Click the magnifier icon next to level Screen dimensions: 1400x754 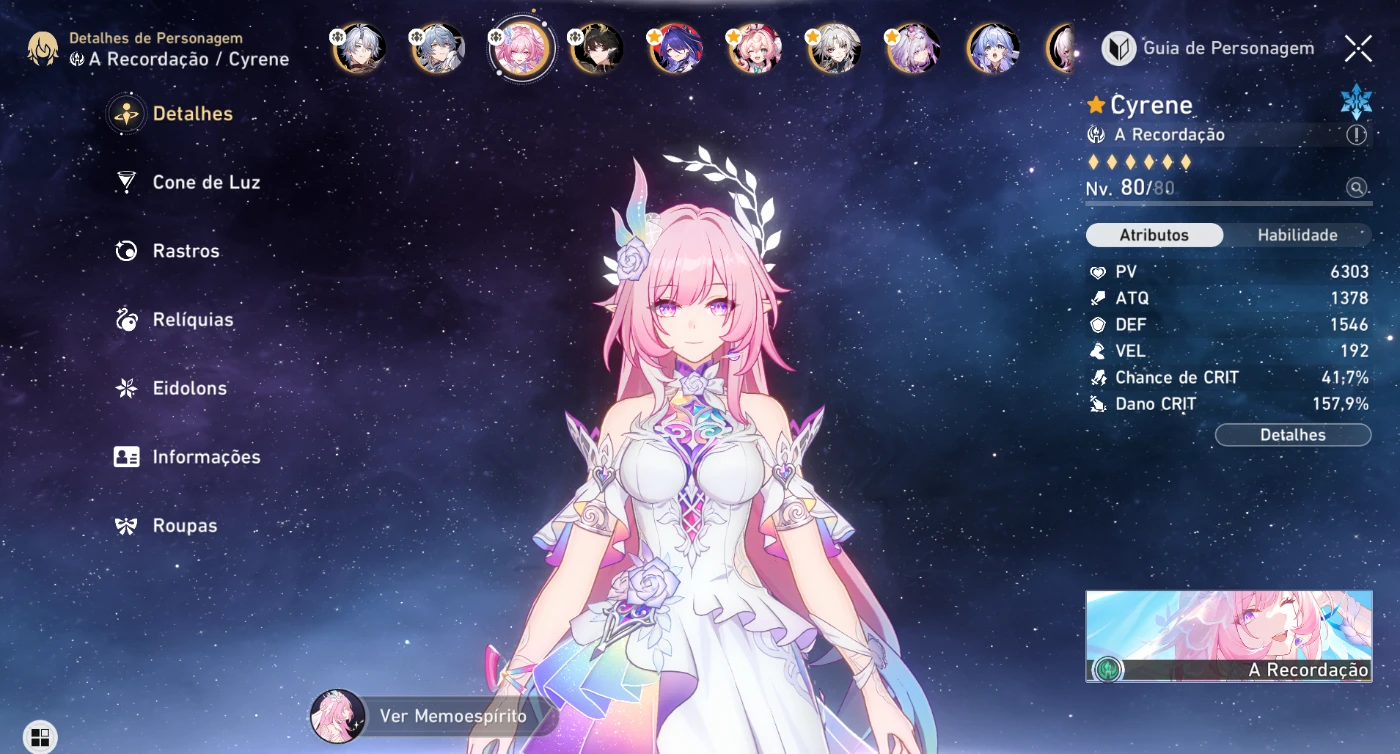click(1356, 187)
